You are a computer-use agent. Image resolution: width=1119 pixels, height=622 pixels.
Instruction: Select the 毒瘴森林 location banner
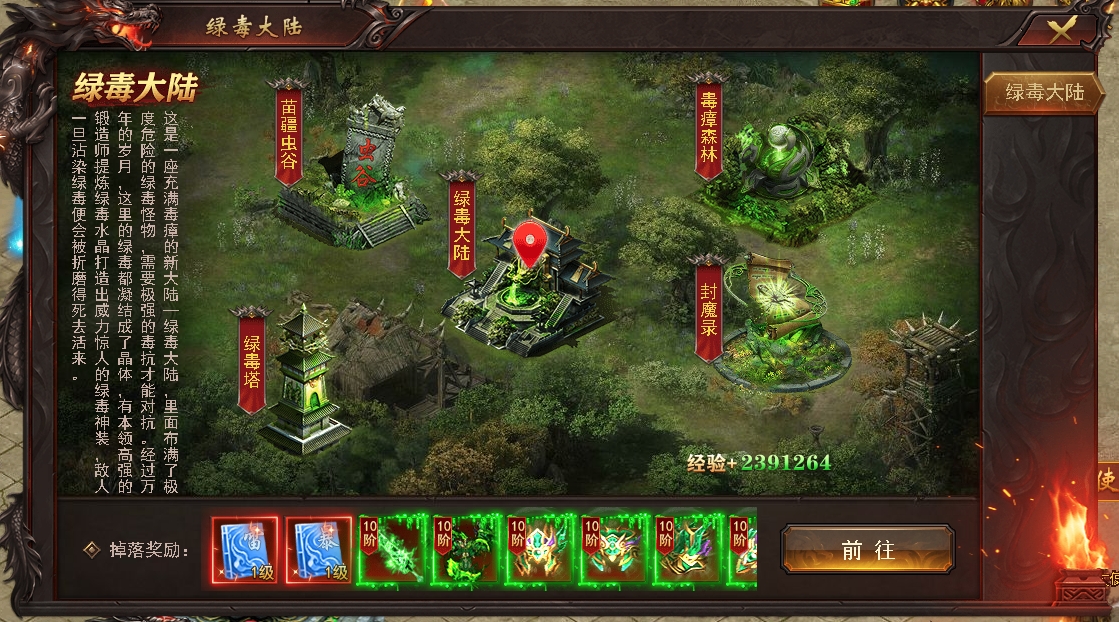click(709, 128)
